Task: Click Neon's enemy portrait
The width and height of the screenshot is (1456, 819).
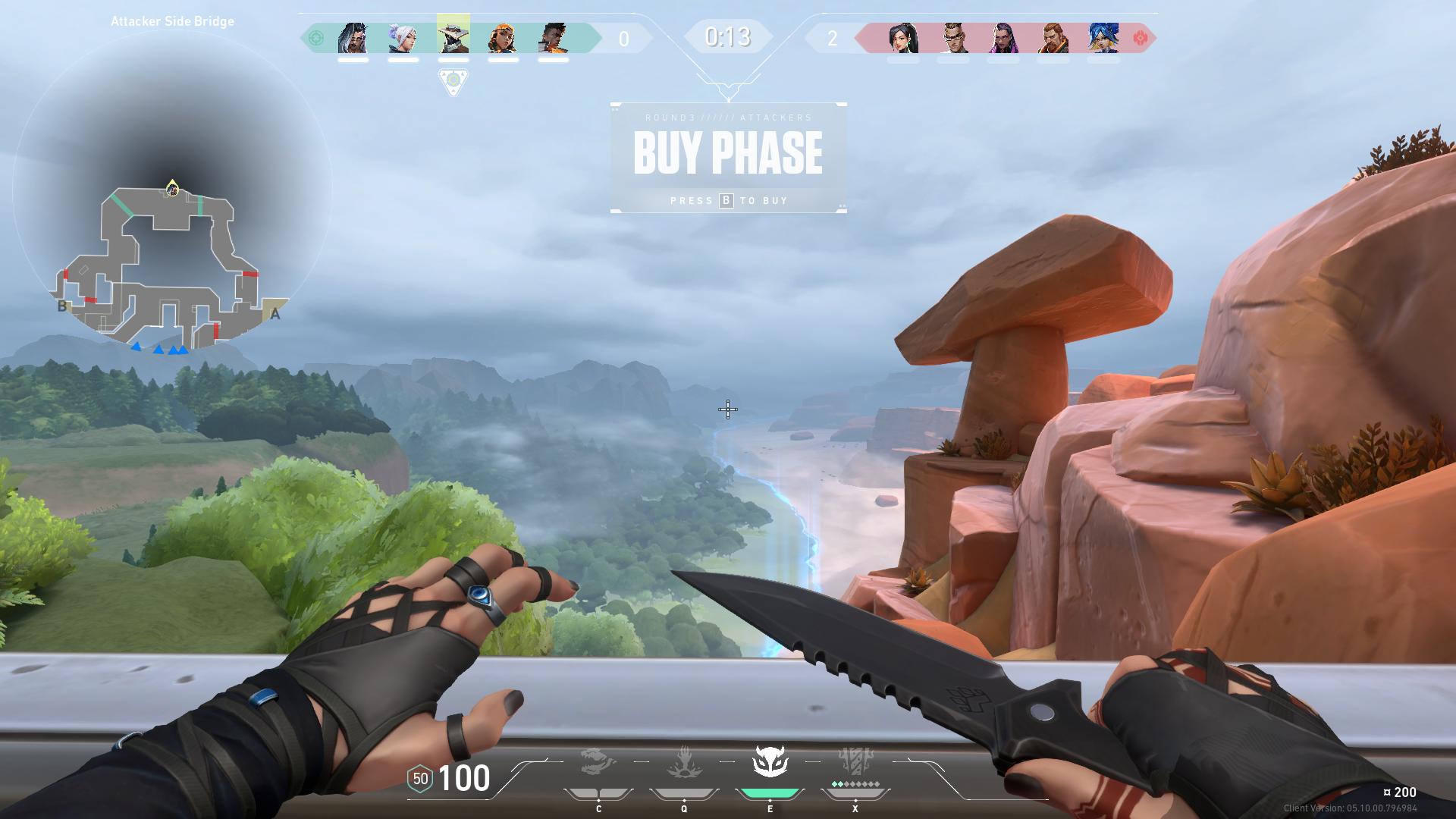Action: point(1103,38)
